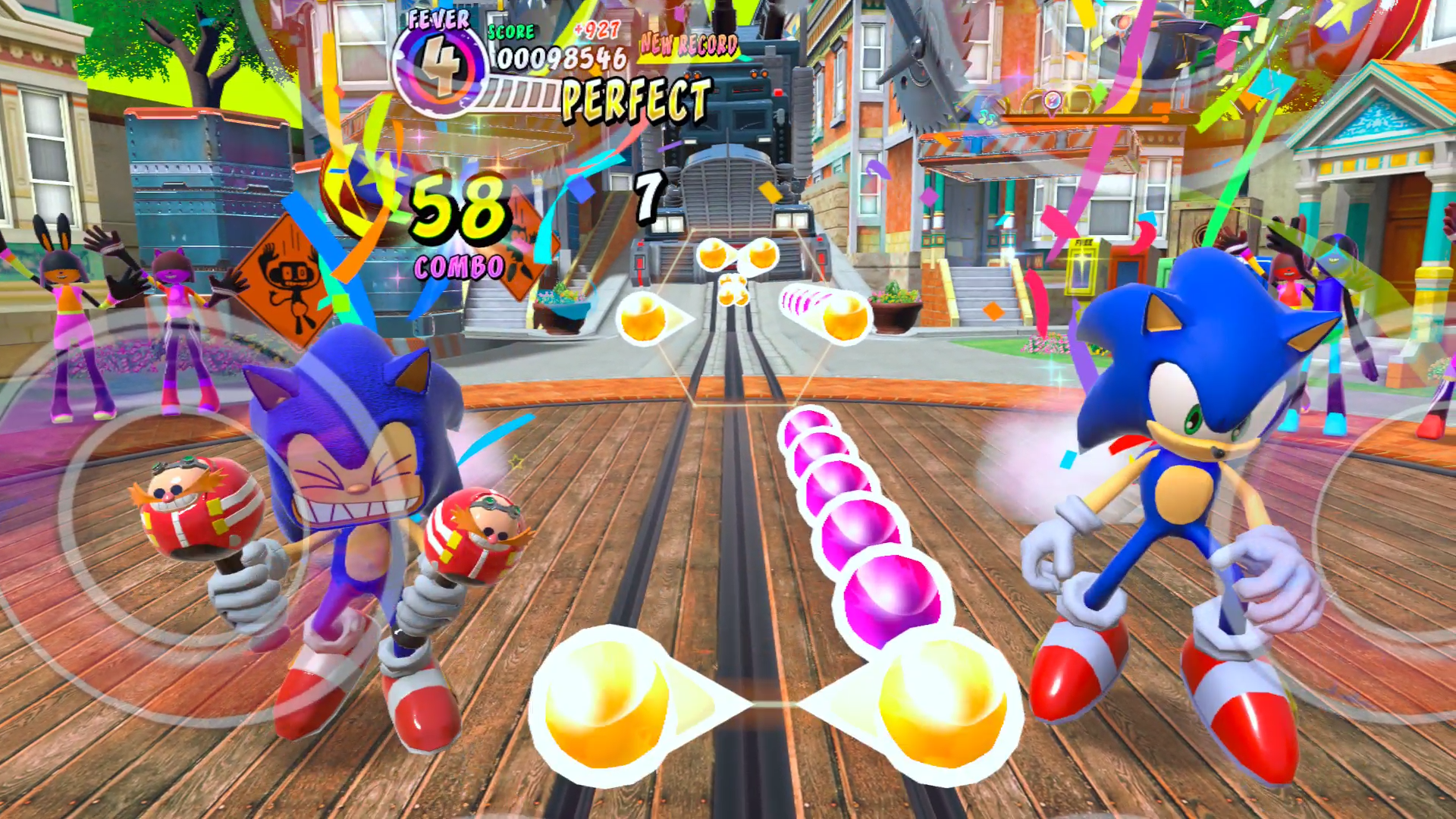The width and height of the screenshot is (1456, 819).
Task: Click the treasure chest on the song progress bar
Action: pos(1077,99)
